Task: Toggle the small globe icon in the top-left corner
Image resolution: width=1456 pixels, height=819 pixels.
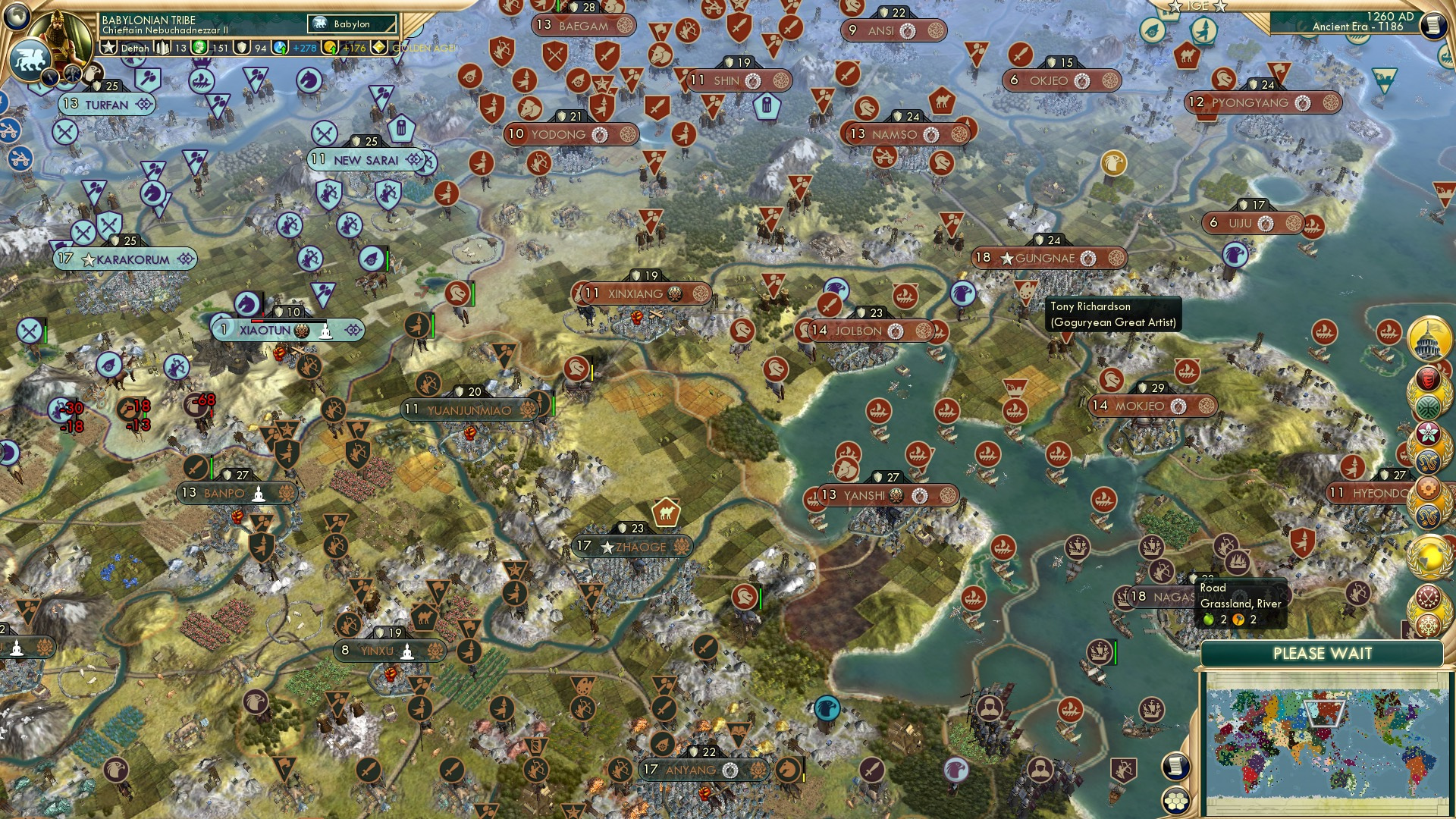Action: (x=17, y=17)
